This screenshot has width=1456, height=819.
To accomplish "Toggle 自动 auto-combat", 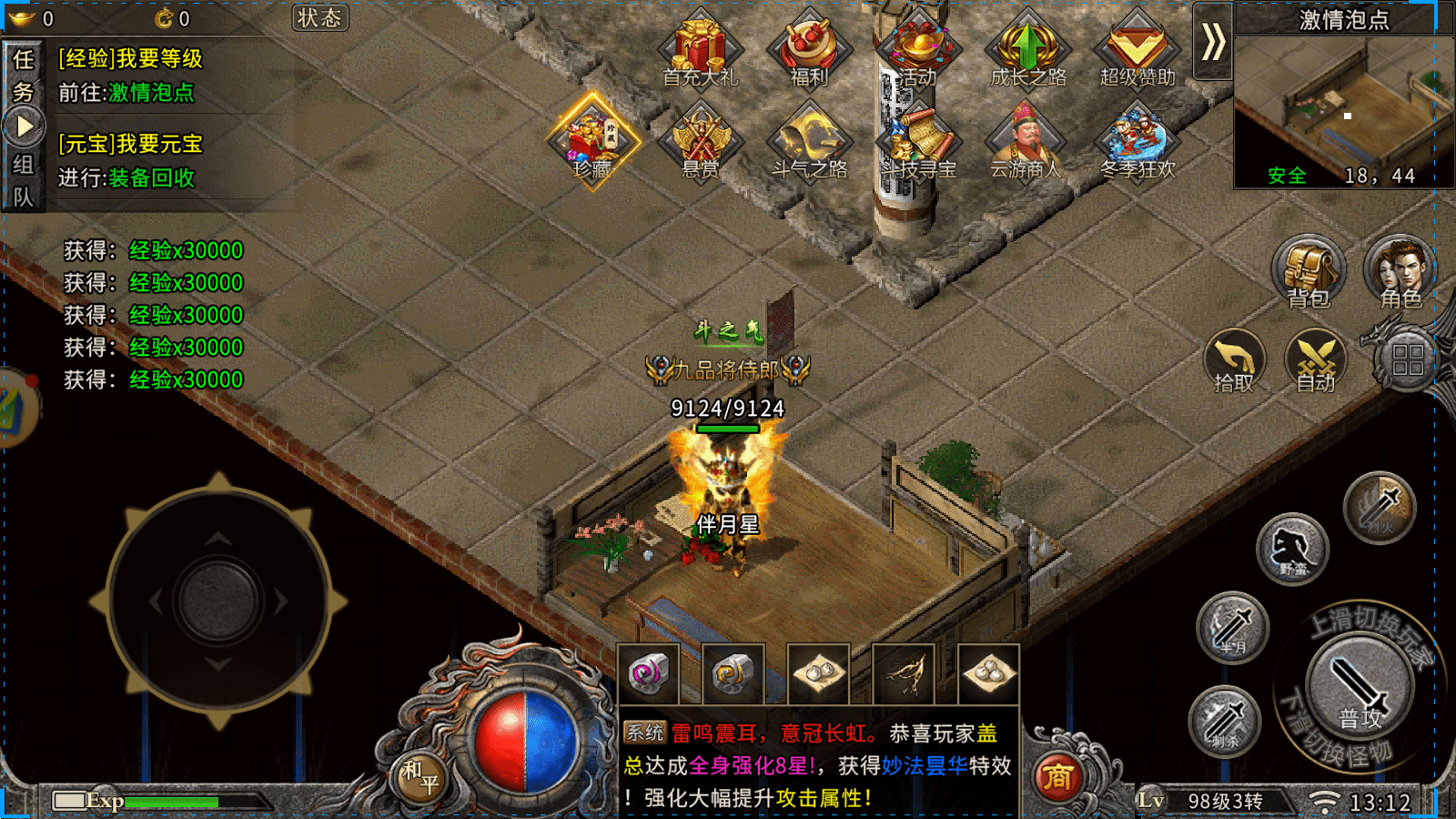I will (1316, 361).
